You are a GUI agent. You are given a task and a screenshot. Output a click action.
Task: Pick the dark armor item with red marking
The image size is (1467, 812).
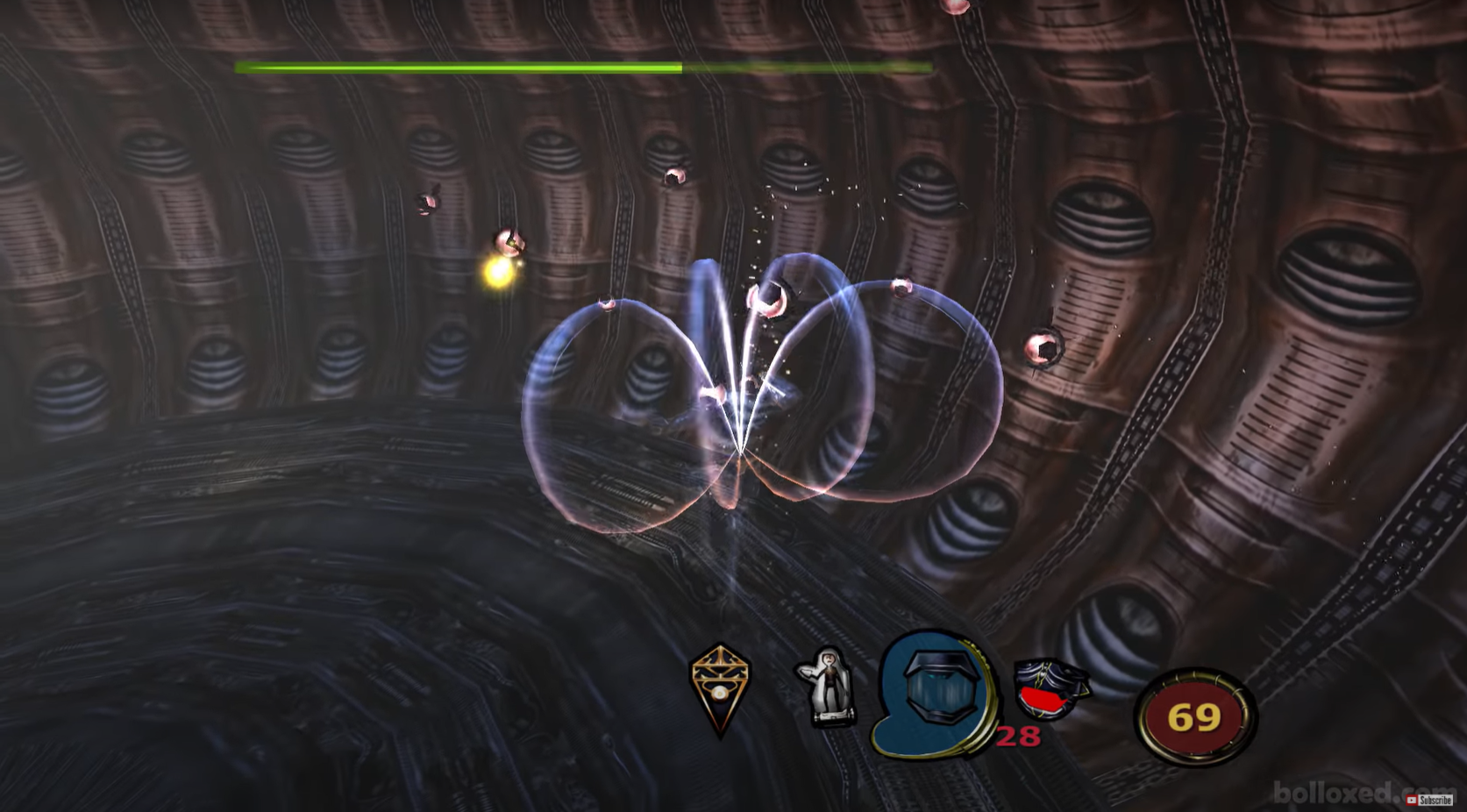[1049, 688]
